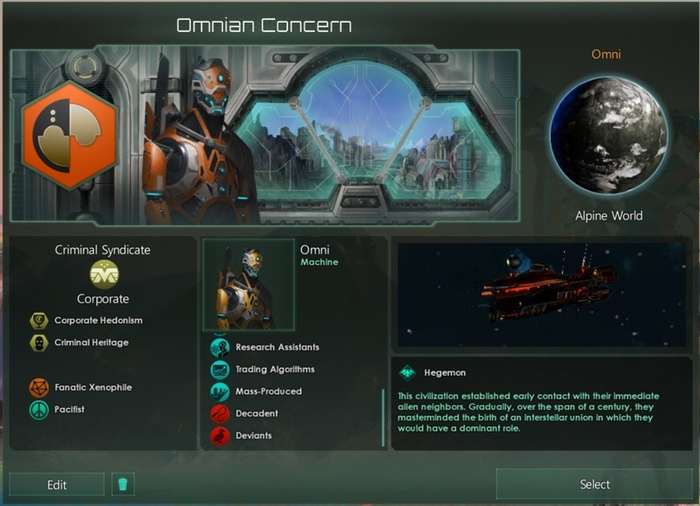Delete this empire with the trash icon
Viewport: 700px width, 506px height.
tap(123, 485)
